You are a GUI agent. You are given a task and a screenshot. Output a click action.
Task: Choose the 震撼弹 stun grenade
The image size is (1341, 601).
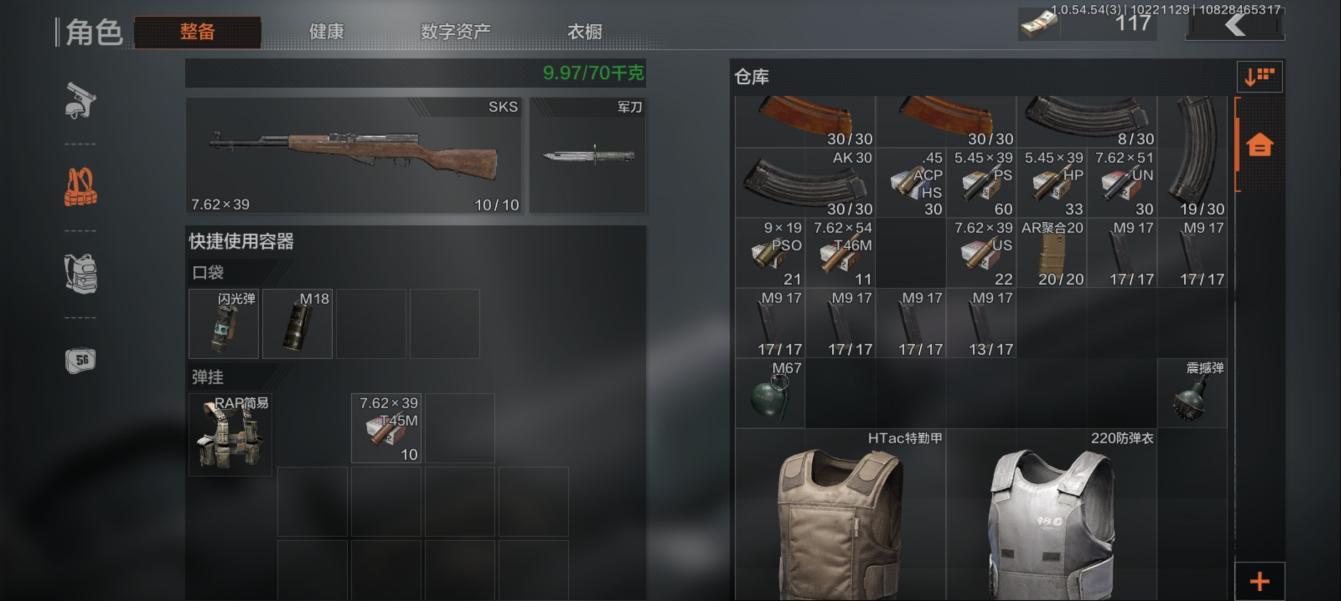pyautogui.click(x=1191, y=394)
